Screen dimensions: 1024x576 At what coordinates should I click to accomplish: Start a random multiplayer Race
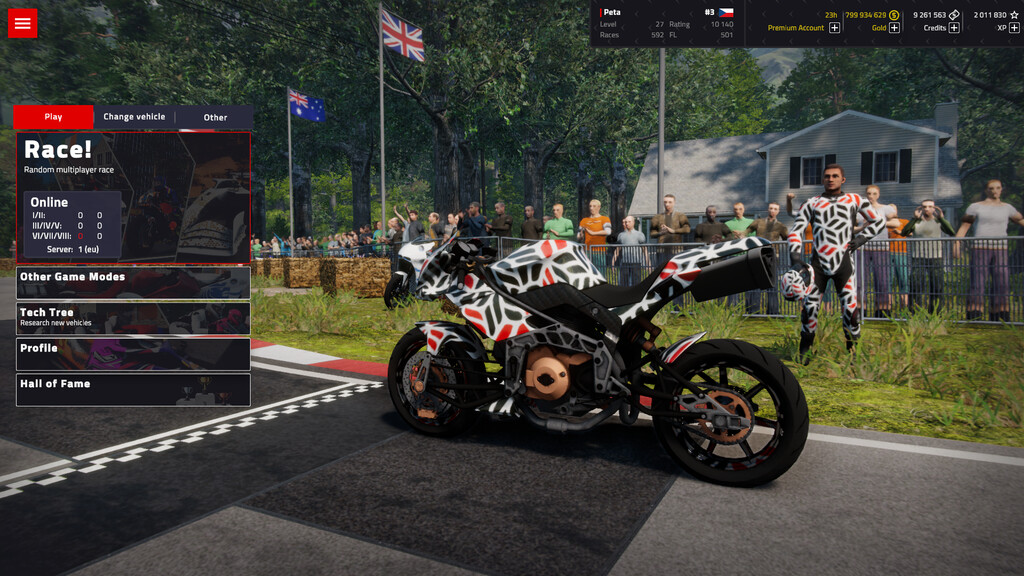pos(133,196)
